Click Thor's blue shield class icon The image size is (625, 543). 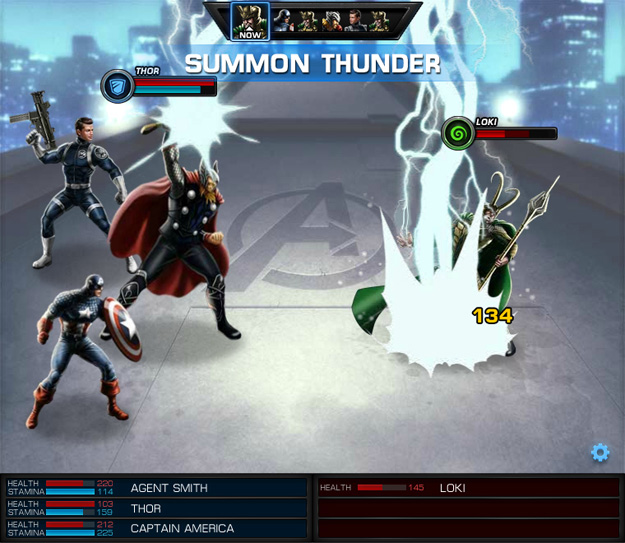tap(117, 86)
